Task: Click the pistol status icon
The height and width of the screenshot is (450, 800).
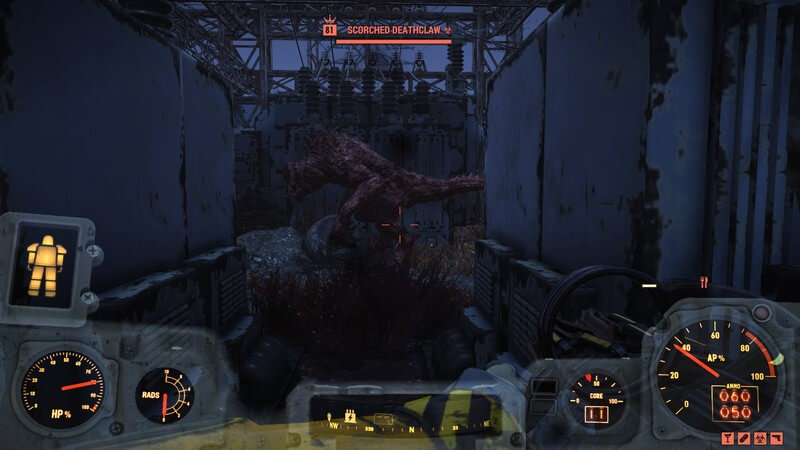Action: tap(776, 438)
